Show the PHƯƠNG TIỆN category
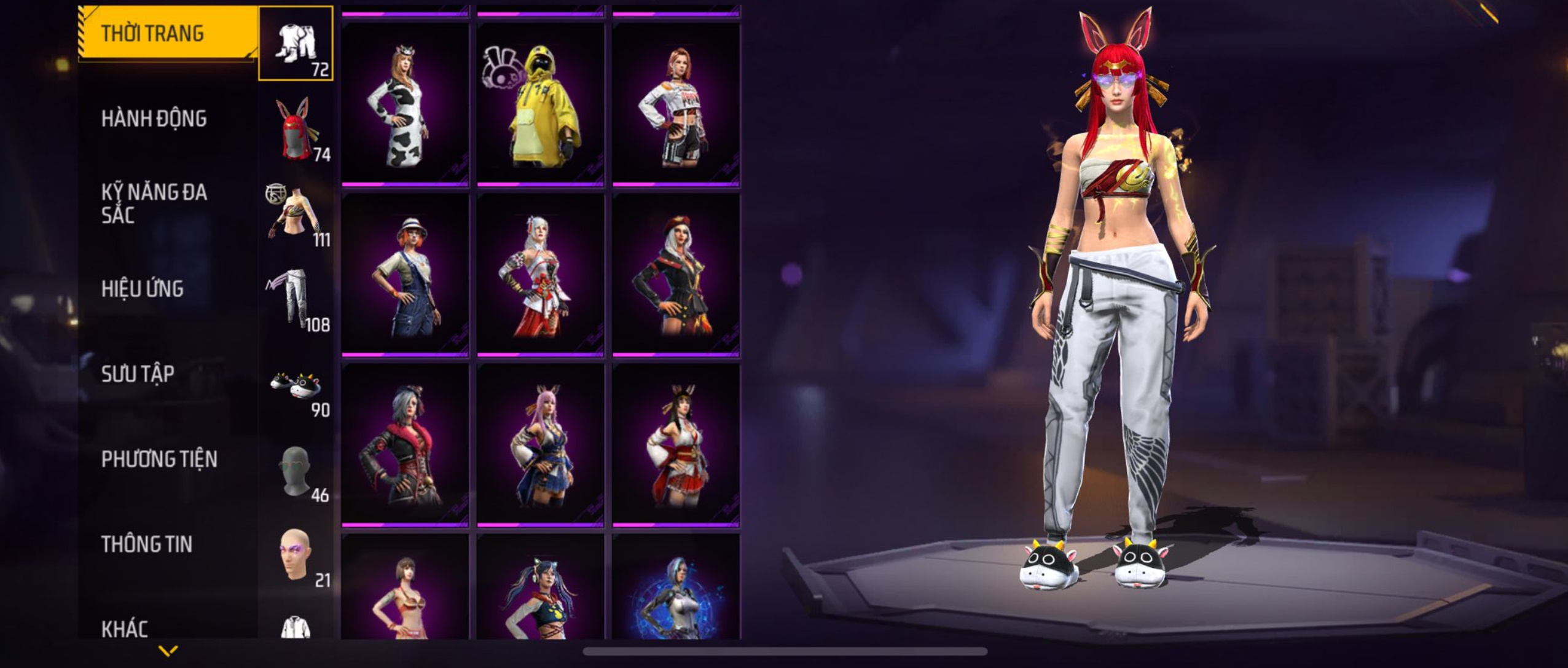 tap(159, 459)
